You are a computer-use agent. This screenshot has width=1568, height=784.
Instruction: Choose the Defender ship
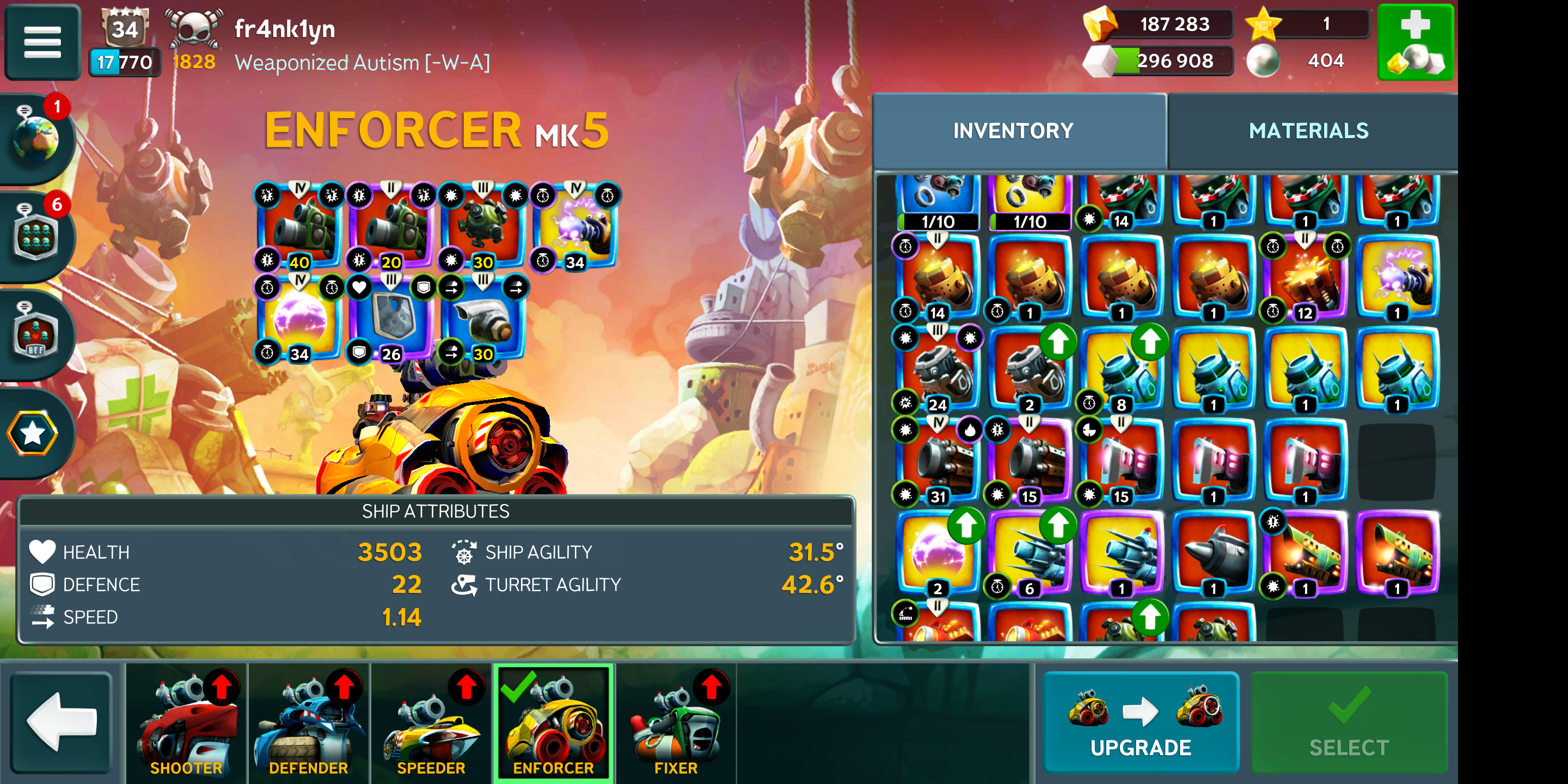(x=309, y=722)
